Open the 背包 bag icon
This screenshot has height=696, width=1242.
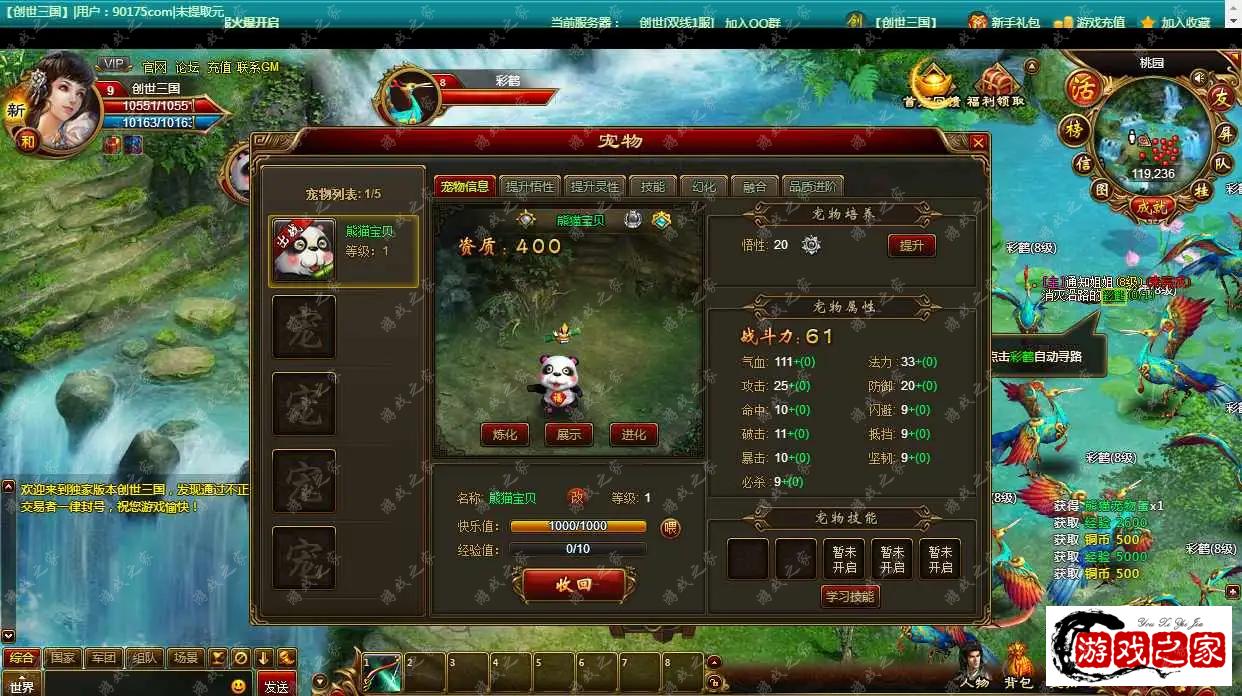click(1018, 667)
